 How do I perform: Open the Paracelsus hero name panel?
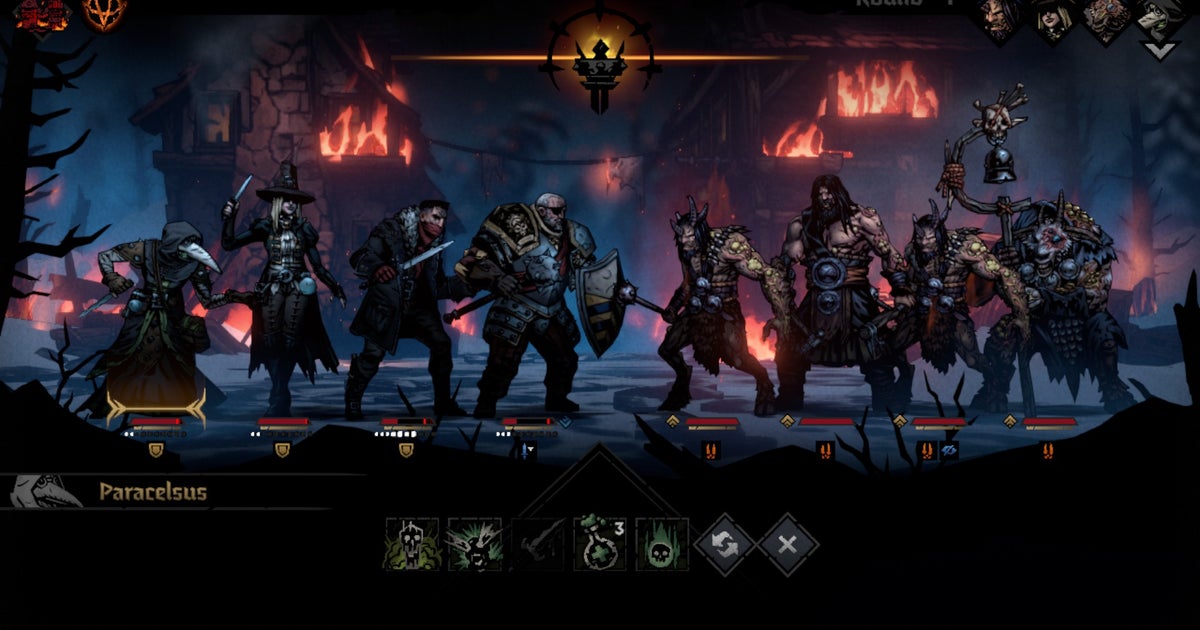click(152, 492)
